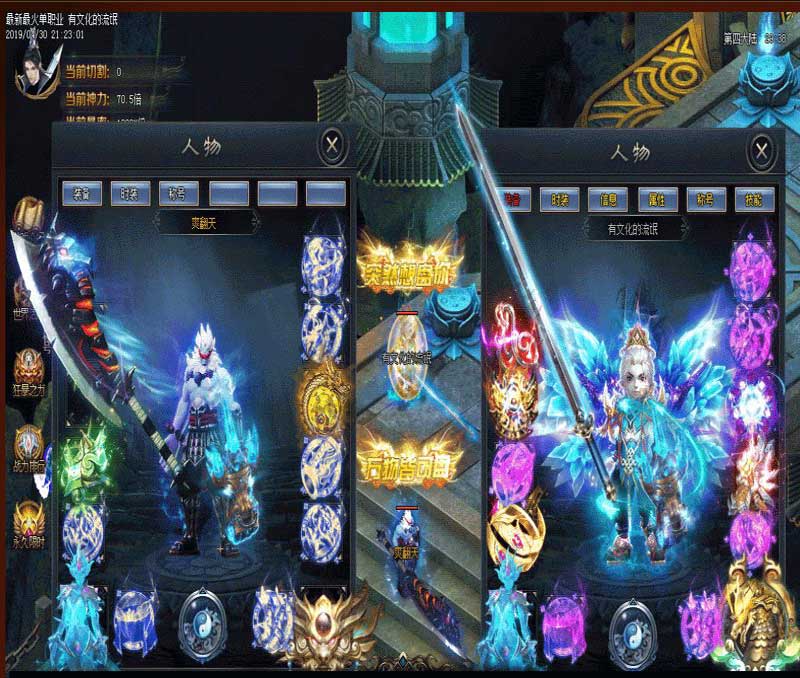The width and height of the screenshot is (800, 678).
Task: Open the 永久限时 side menu icon
Action: tap(28, 520)
